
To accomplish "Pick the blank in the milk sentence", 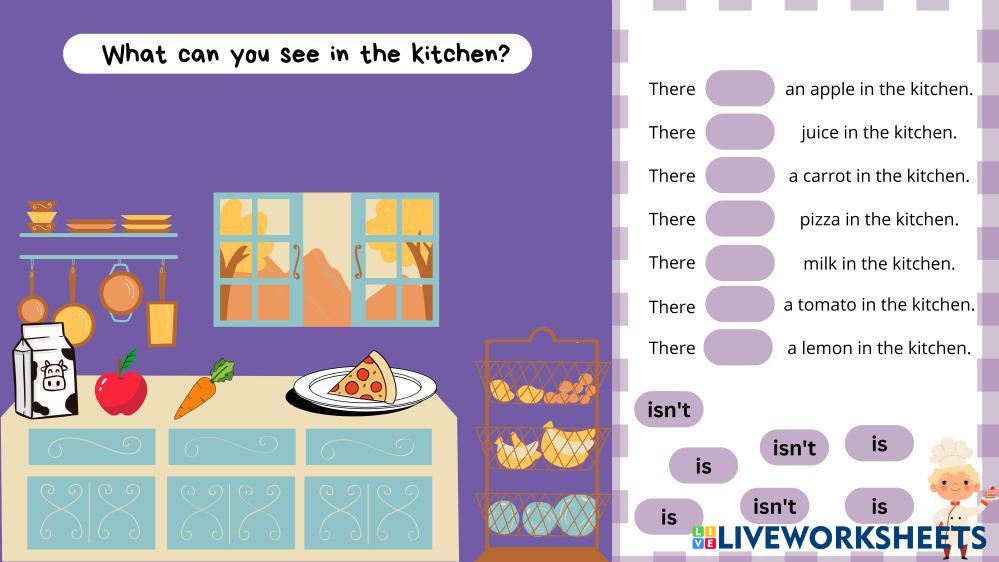I will pos(740,262).
